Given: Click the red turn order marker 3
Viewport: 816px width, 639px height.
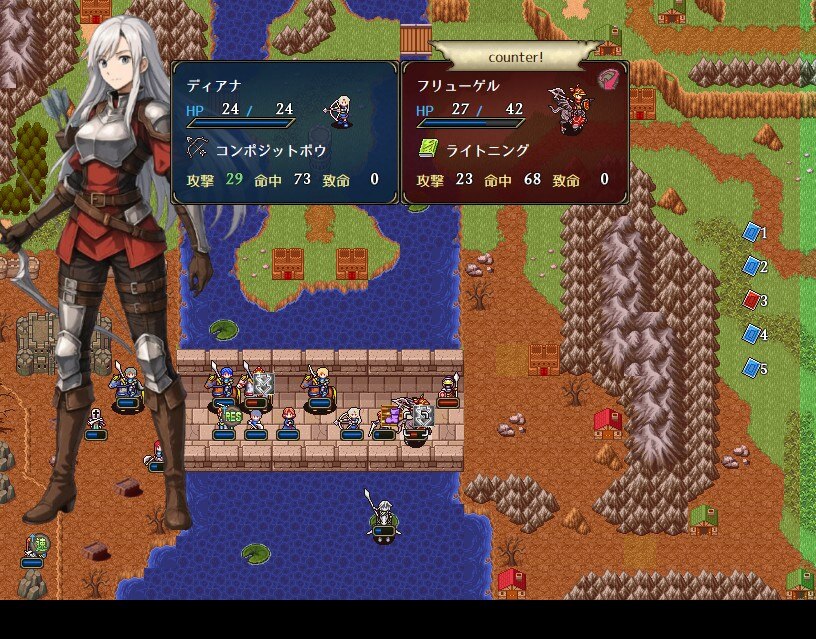Looking at the screenshot, I should (x=753, y=300).
